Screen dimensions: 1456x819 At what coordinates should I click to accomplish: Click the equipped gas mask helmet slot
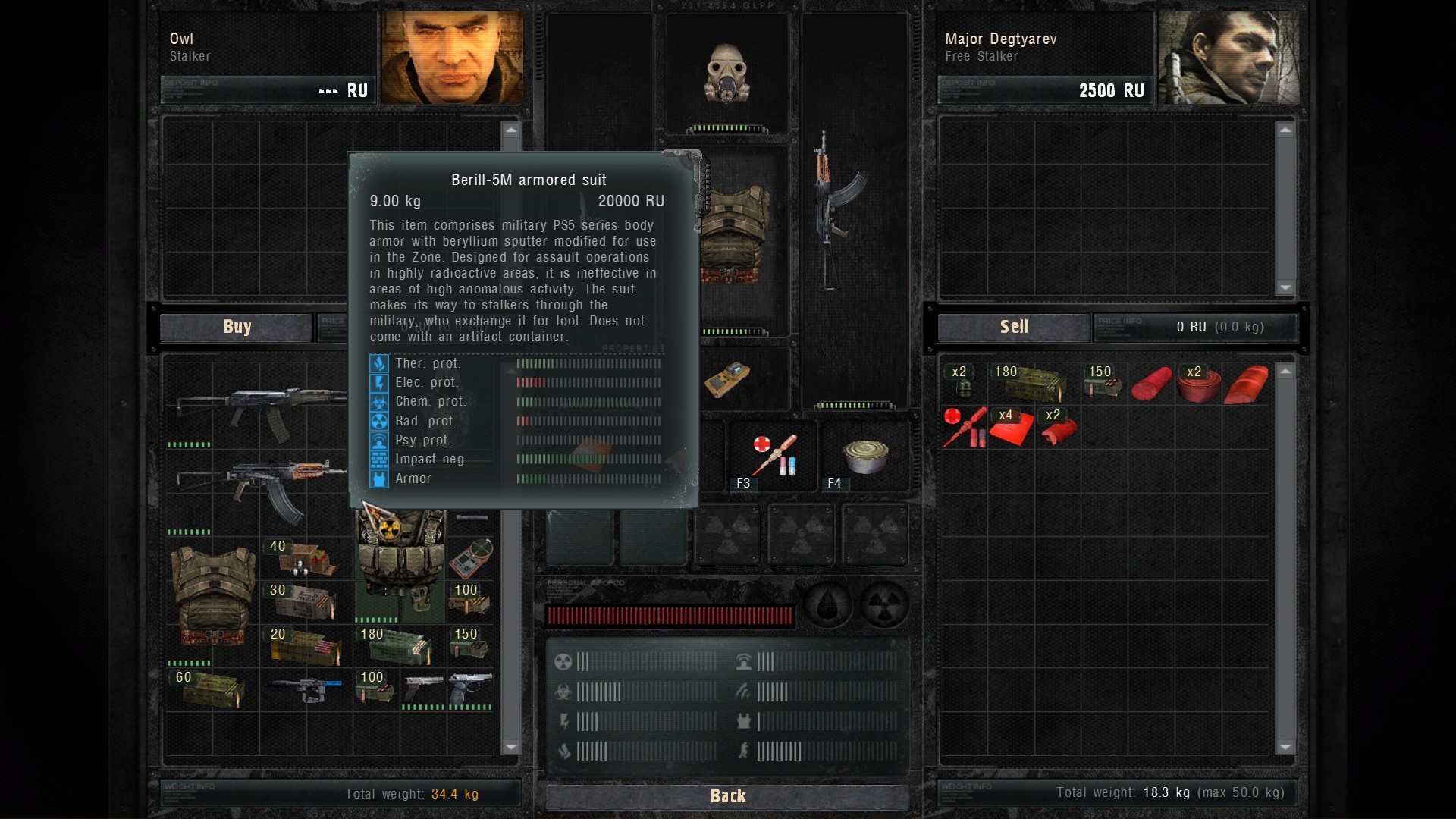727,74
